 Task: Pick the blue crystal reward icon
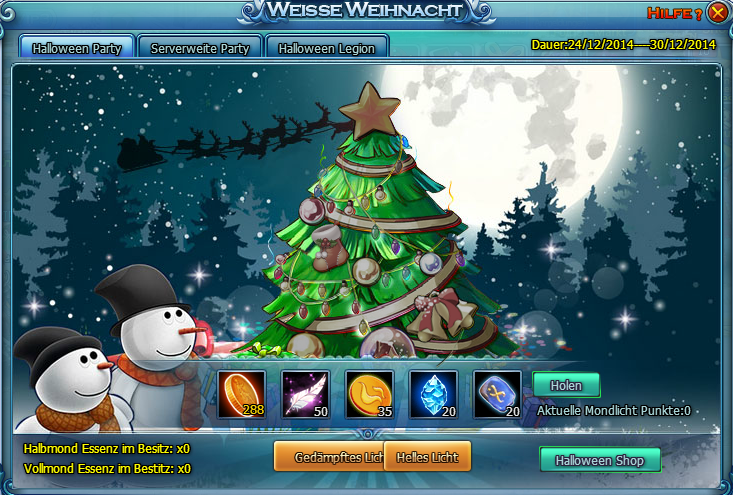pyautogui.click(x=433, y=394)
